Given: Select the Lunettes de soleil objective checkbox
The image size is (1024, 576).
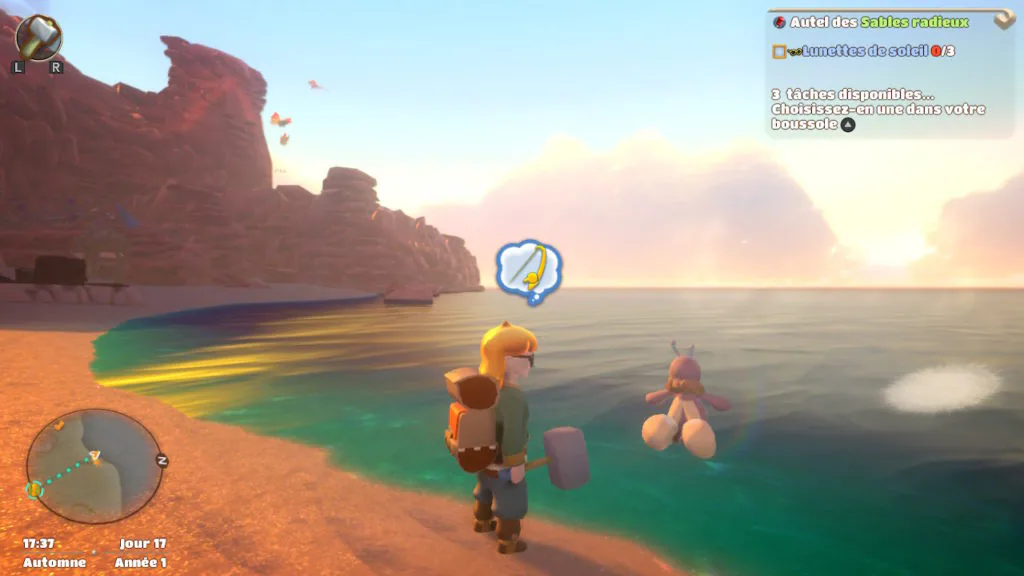Looking at the screenshot, I should pos(779,51).
